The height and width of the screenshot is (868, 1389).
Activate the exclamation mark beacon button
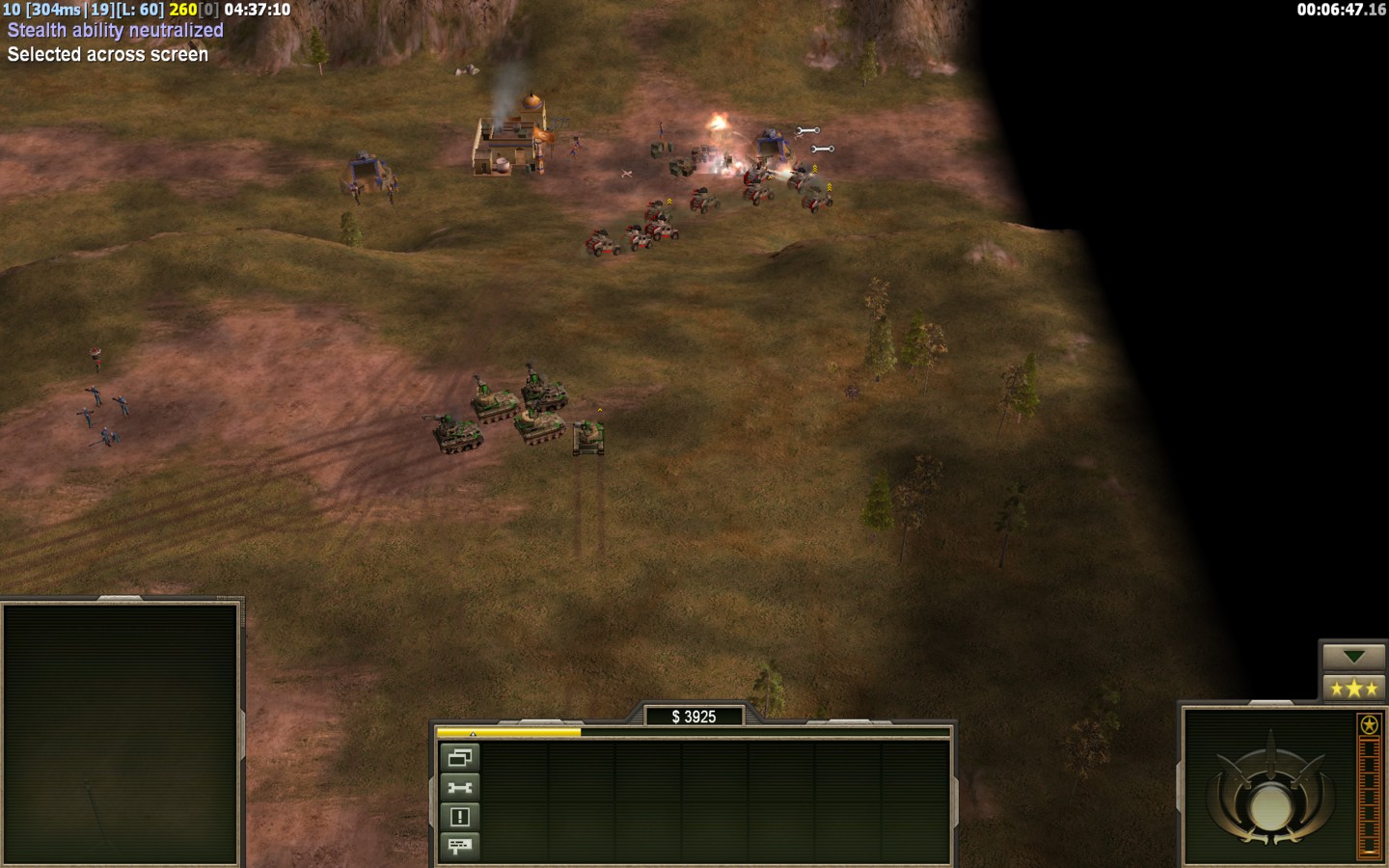click(459, 817)
